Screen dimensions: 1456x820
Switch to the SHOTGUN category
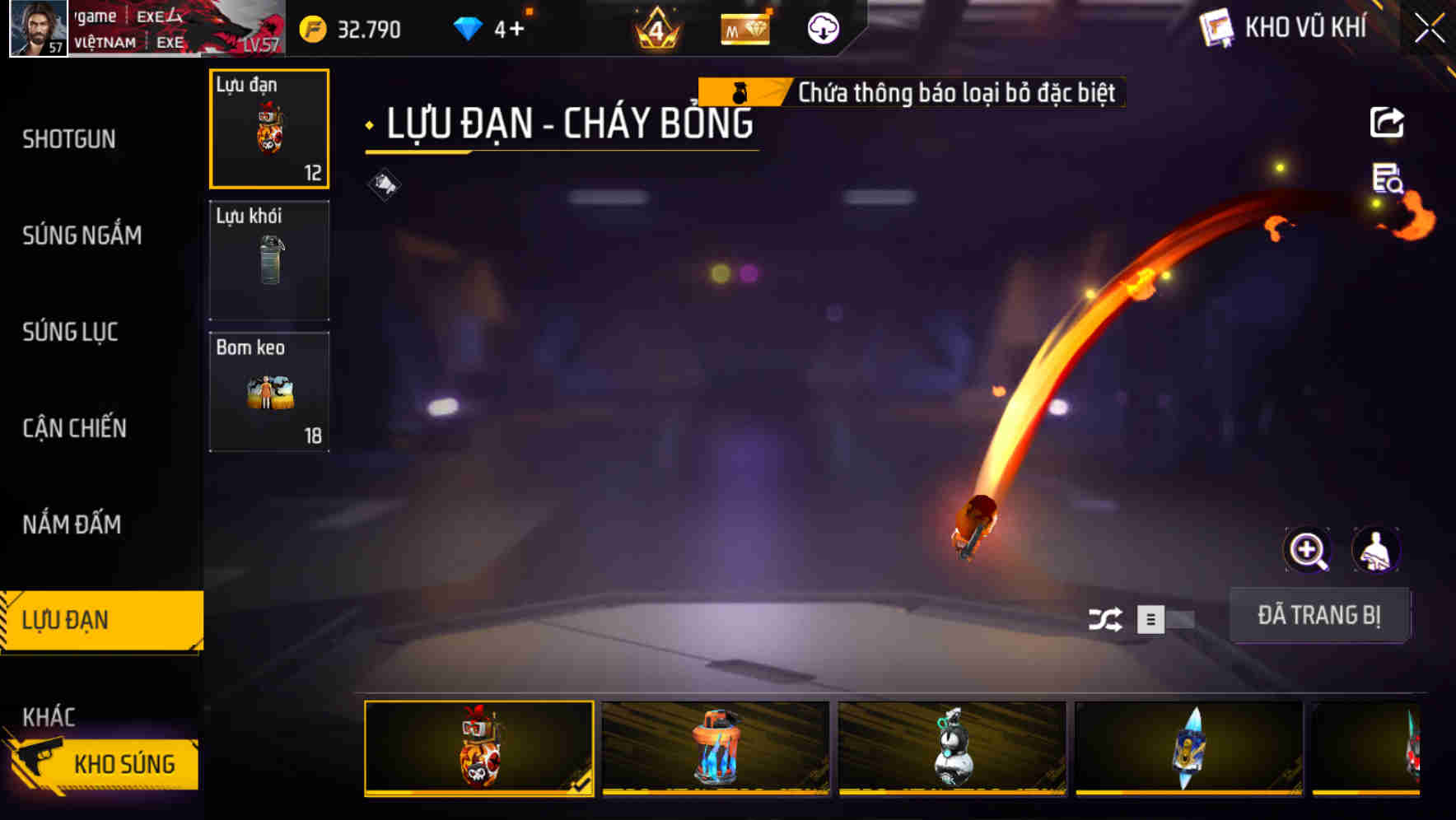(x=70, y=139)
